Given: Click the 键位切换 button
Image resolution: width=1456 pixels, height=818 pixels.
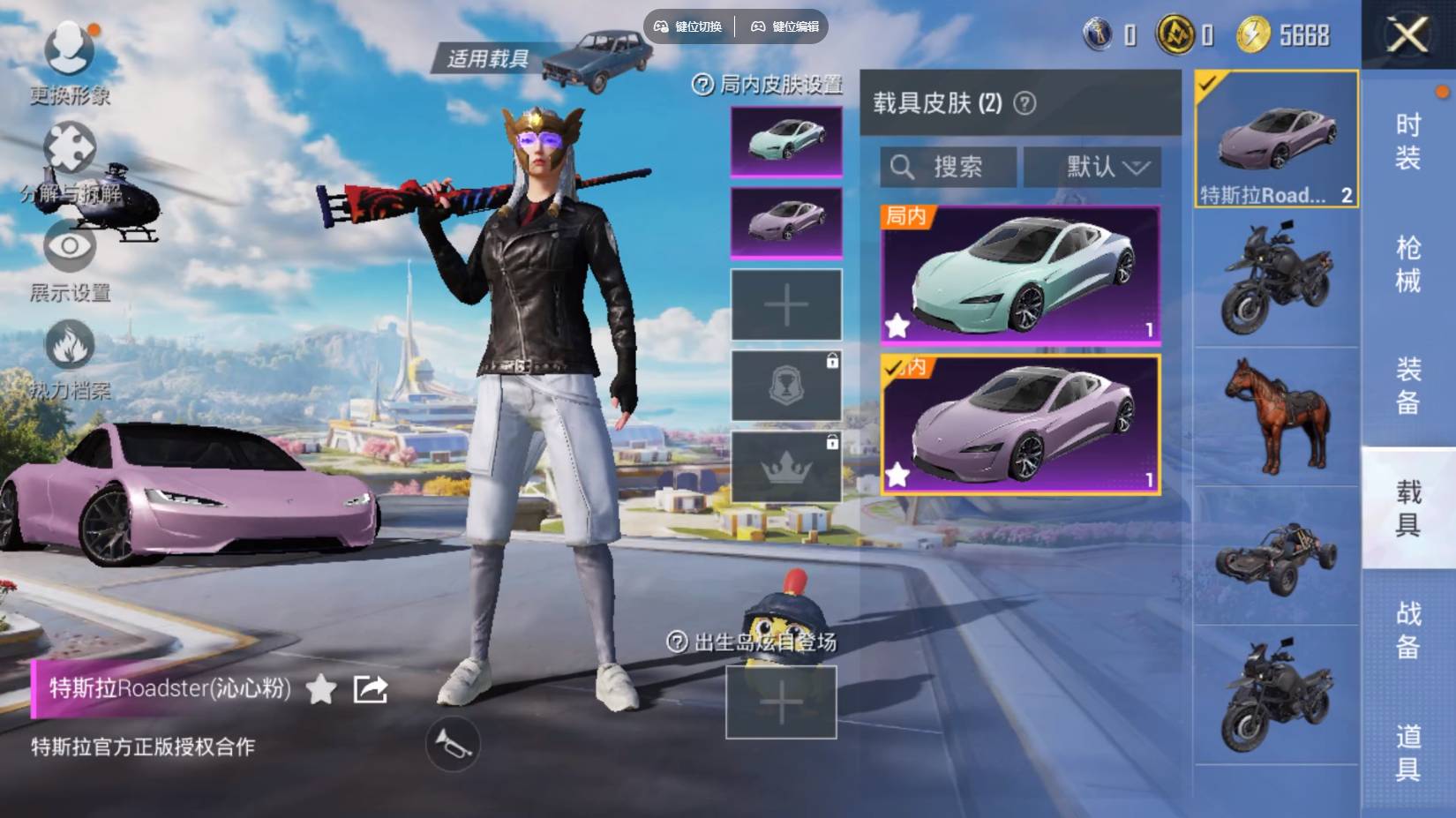Looking at the screenshot, I should pos(691,26).
